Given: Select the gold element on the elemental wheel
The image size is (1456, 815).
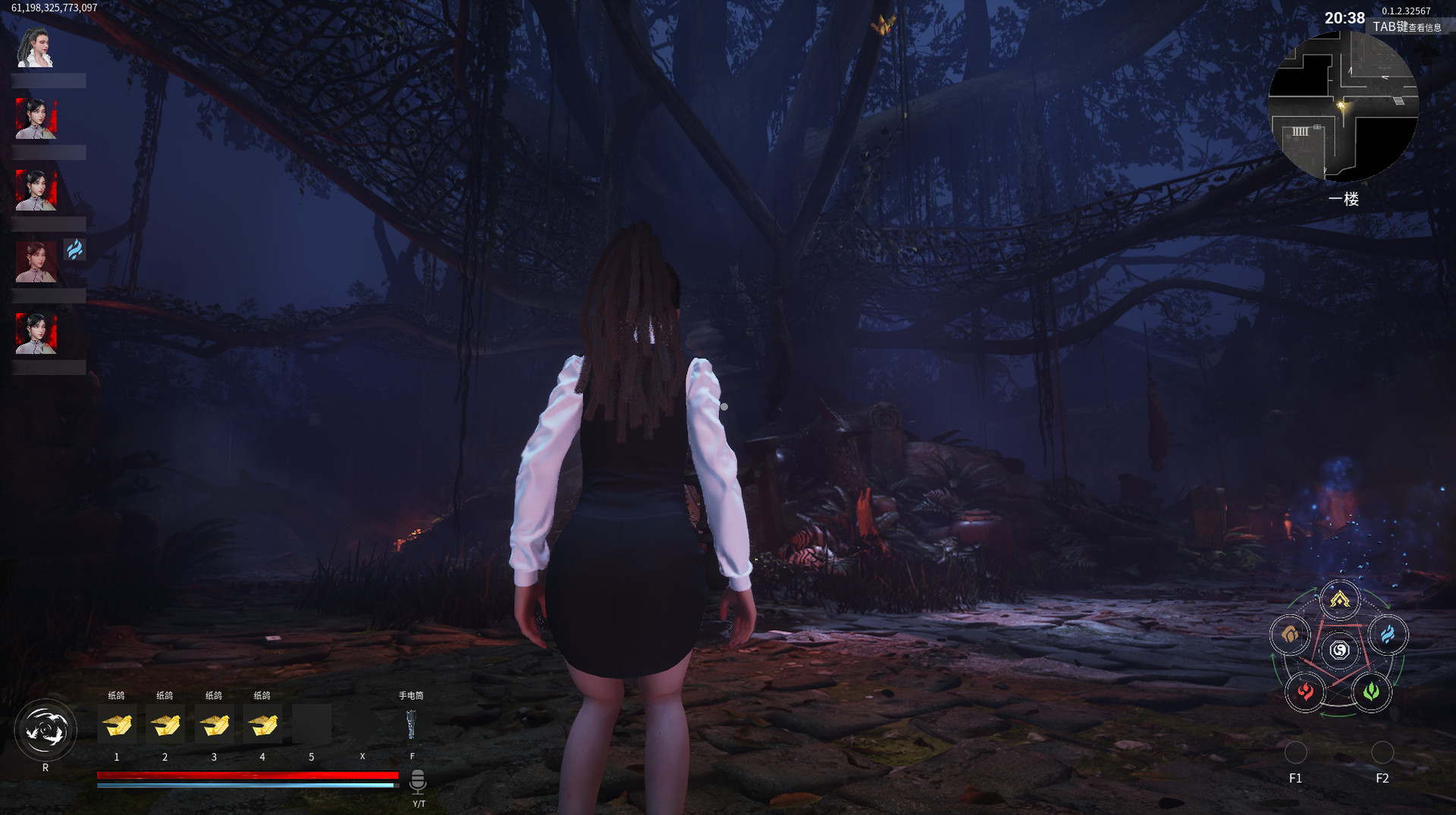Looking at the screenshot, I should click(x=1338, y=597).
